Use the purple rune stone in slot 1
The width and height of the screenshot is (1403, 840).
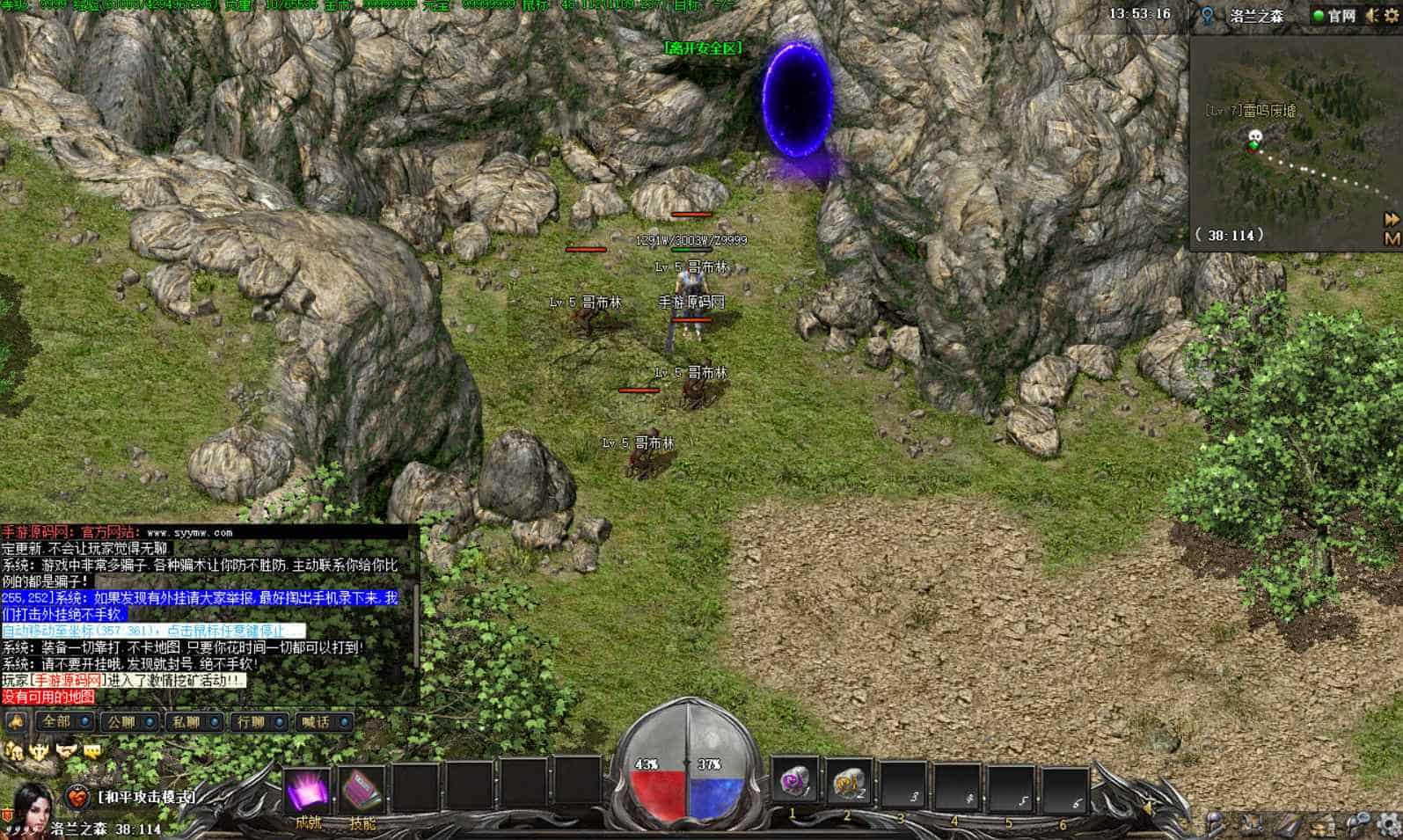(x=794, y=780)
